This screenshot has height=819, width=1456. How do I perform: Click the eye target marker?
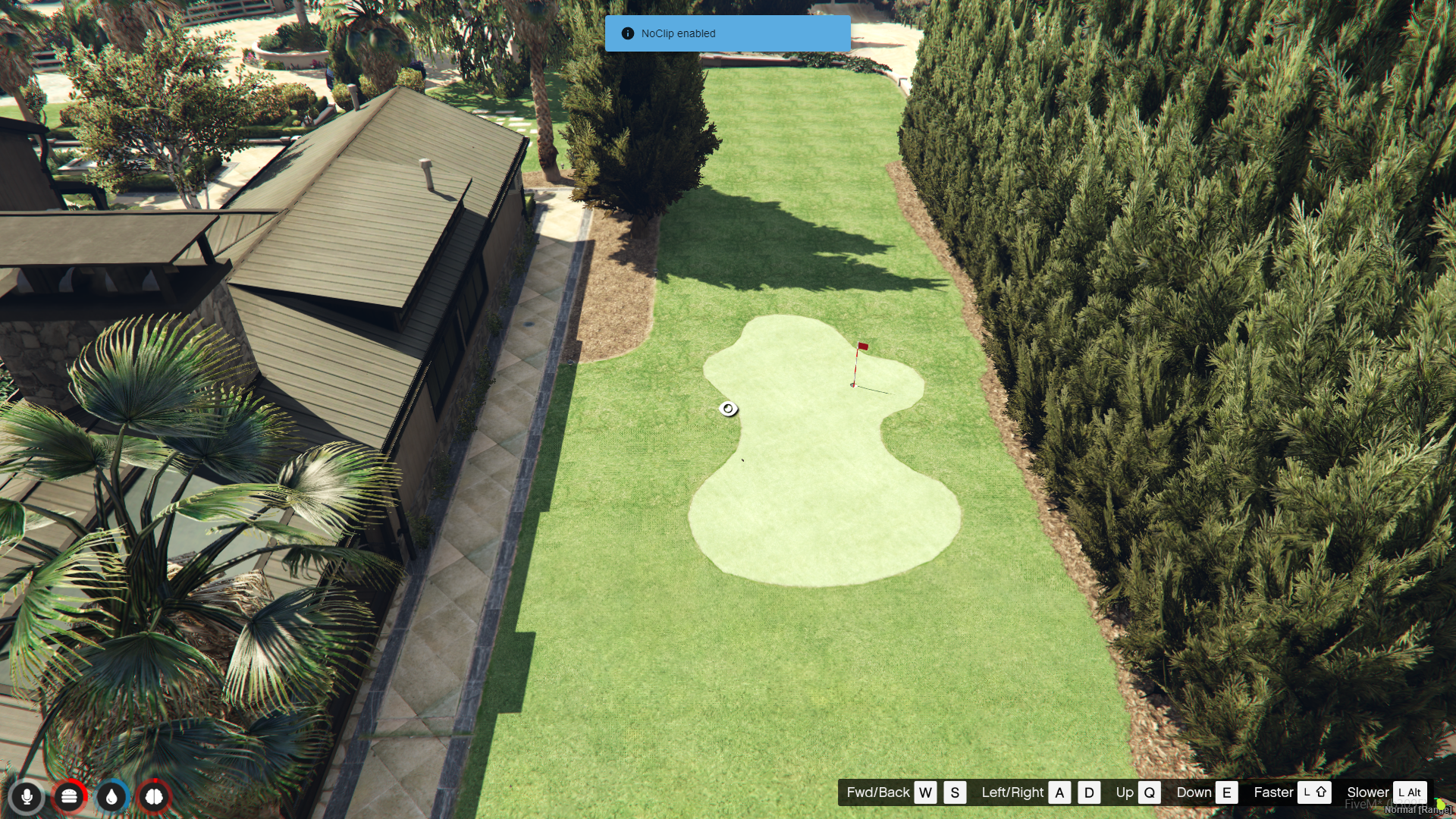click(728, 409)
